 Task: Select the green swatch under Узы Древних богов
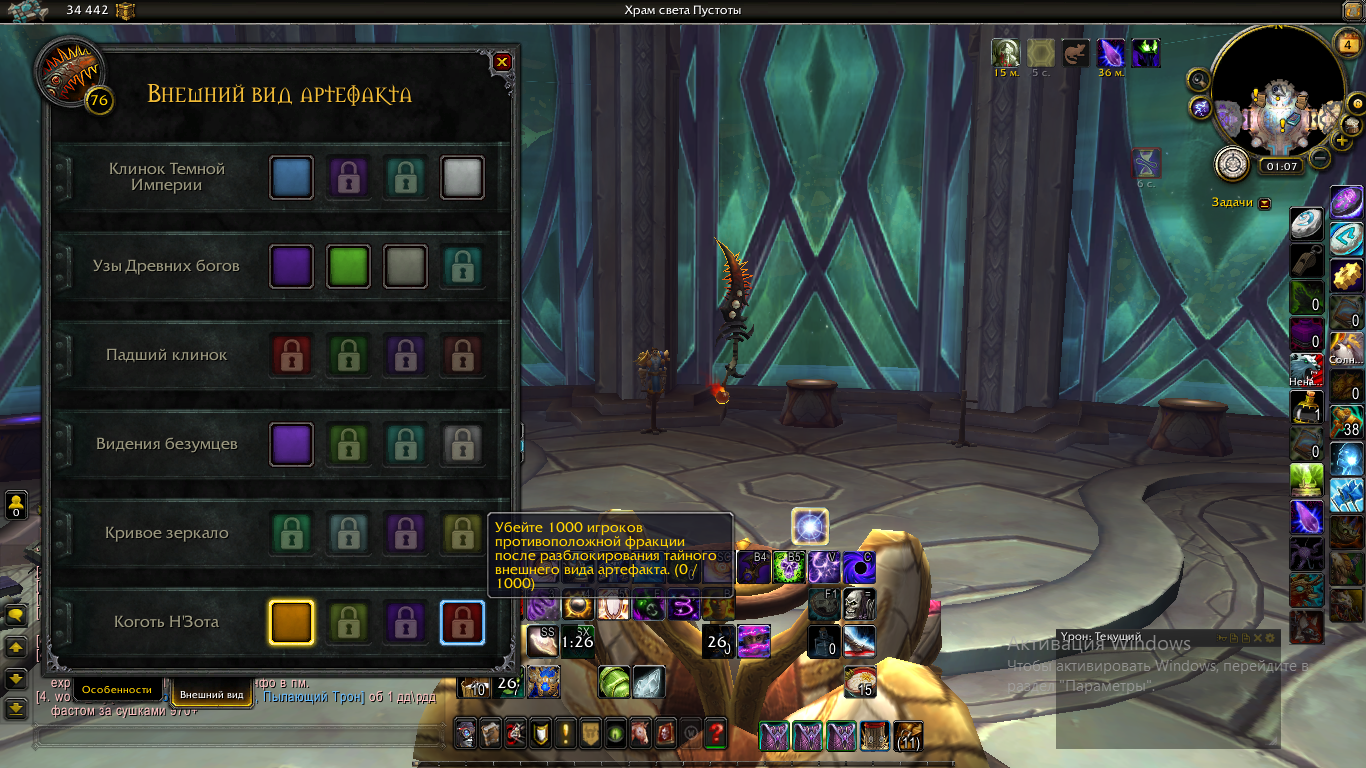[x=349, y=266]
